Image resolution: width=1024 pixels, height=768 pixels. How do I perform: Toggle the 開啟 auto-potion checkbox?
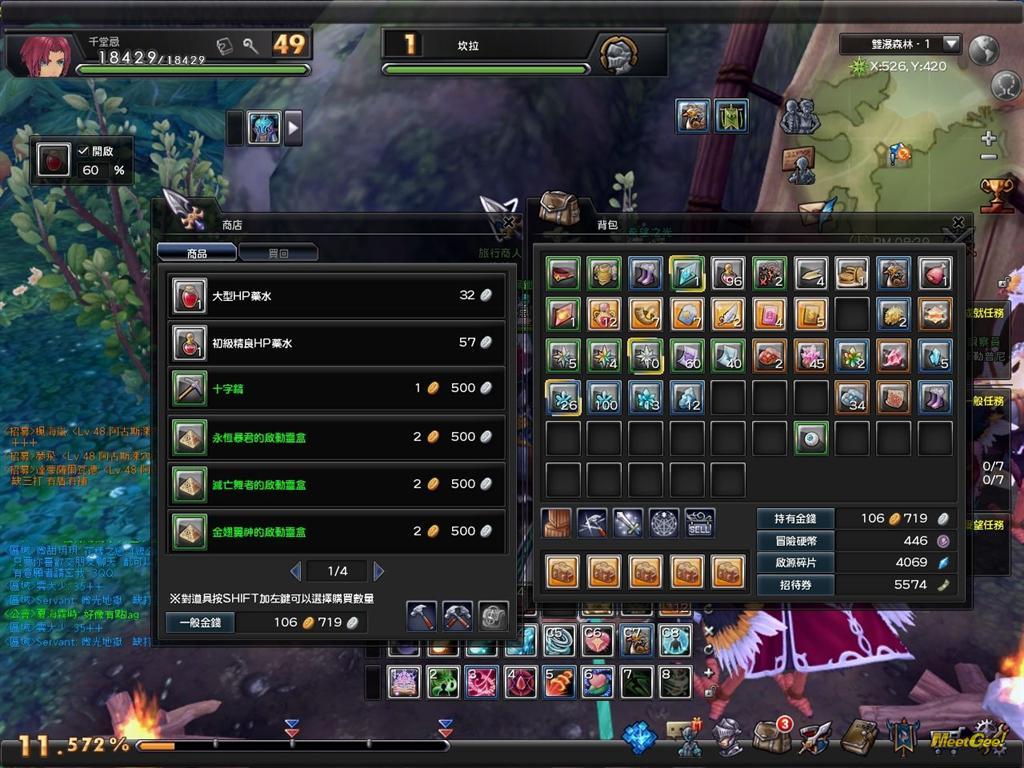coord(84,151)
